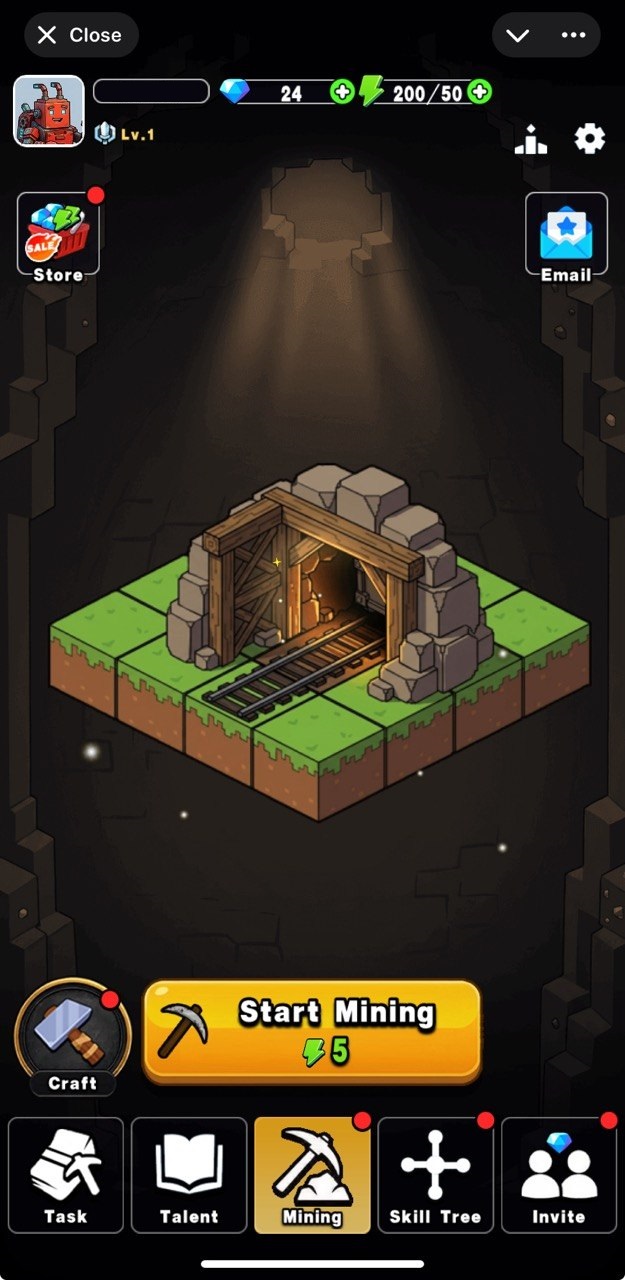Switch to the Task tab
This screenshot has height=1280, width=625.
[66, 1175]
